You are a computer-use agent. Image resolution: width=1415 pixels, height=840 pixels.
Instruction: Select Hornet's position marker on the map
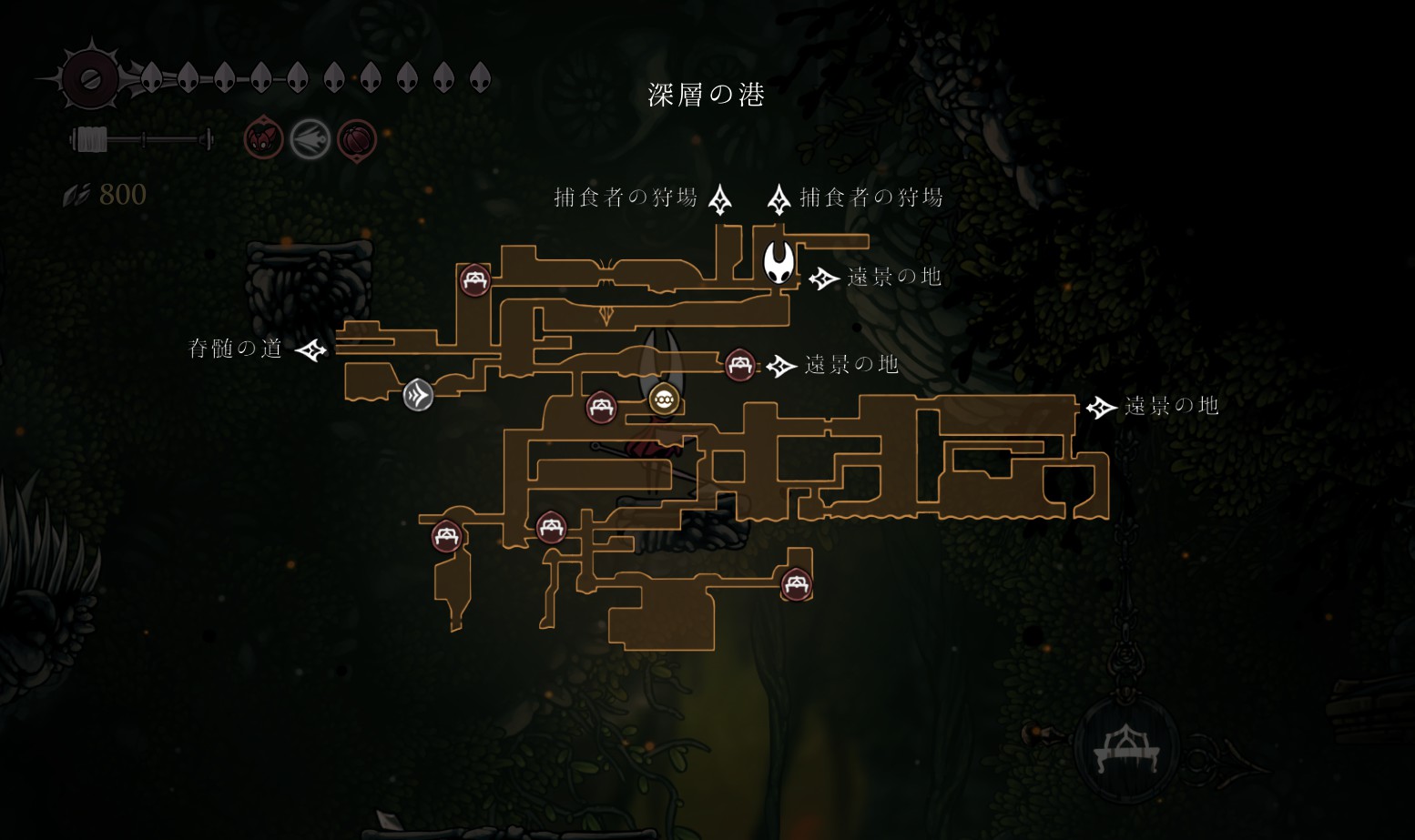pos(778,262)
